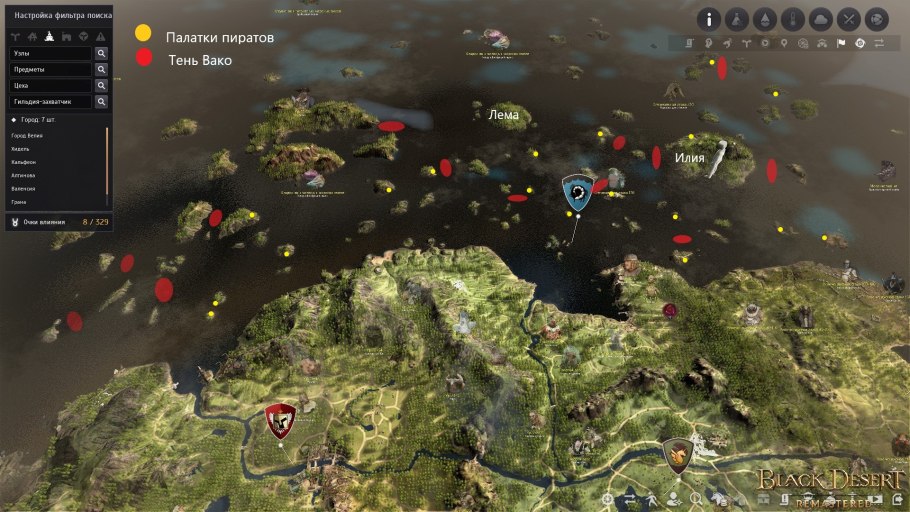This screenshot has width=910, height=512.
Task: Open the horse icon in the bottom toolbar
Action: (x=719, y=497)
